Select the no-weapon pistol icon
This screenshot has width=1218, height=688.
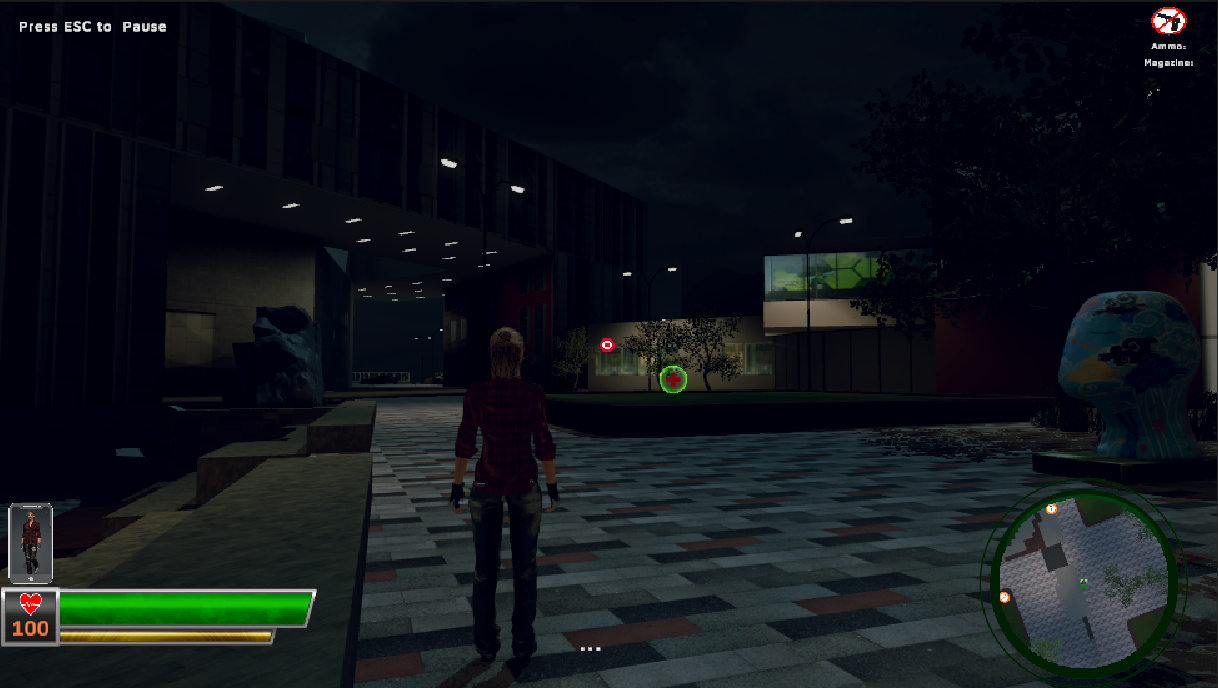[1168, 21]
